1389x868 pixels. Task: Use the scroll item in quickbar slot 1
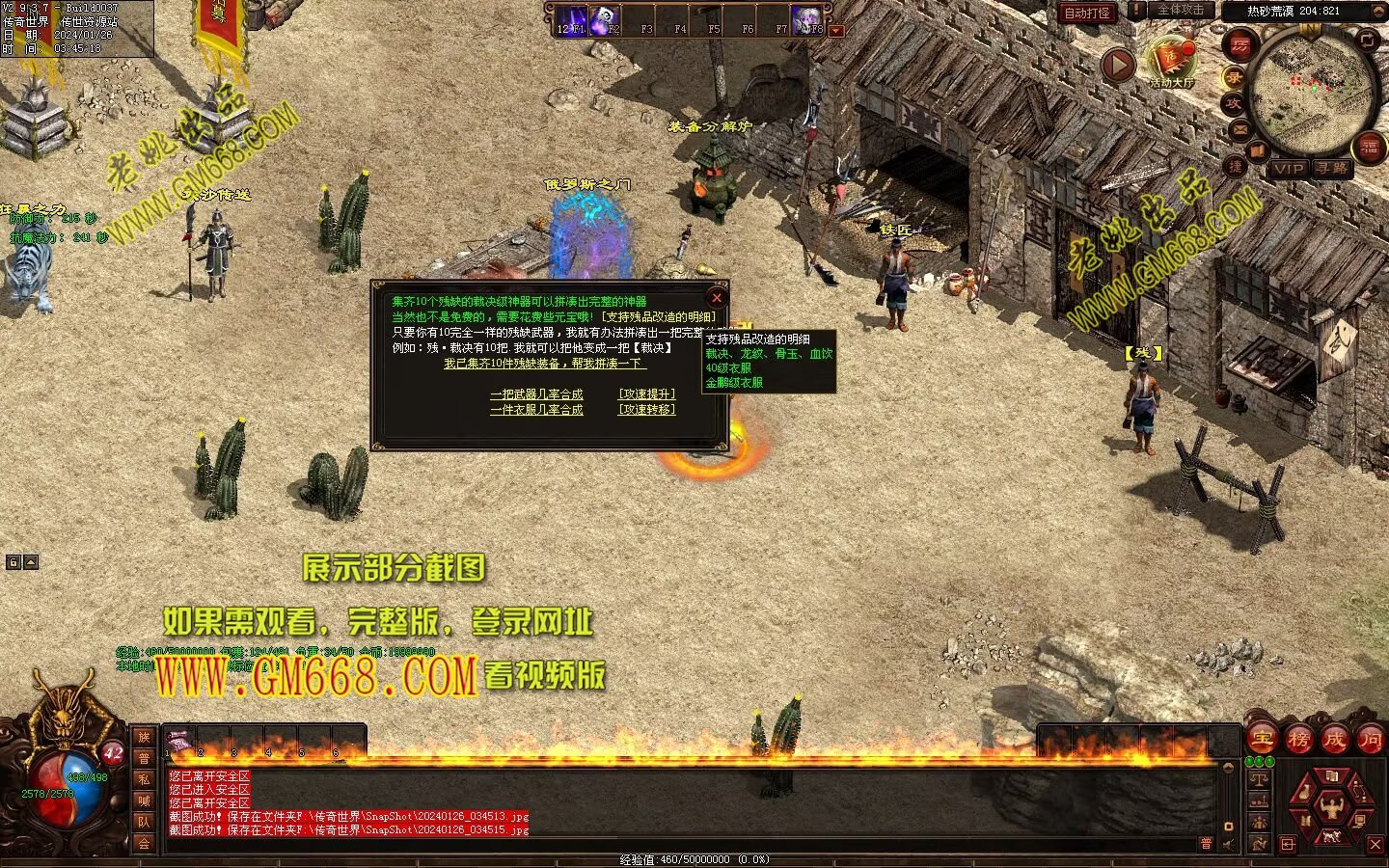pyautogui.click(x=179, y=741)
